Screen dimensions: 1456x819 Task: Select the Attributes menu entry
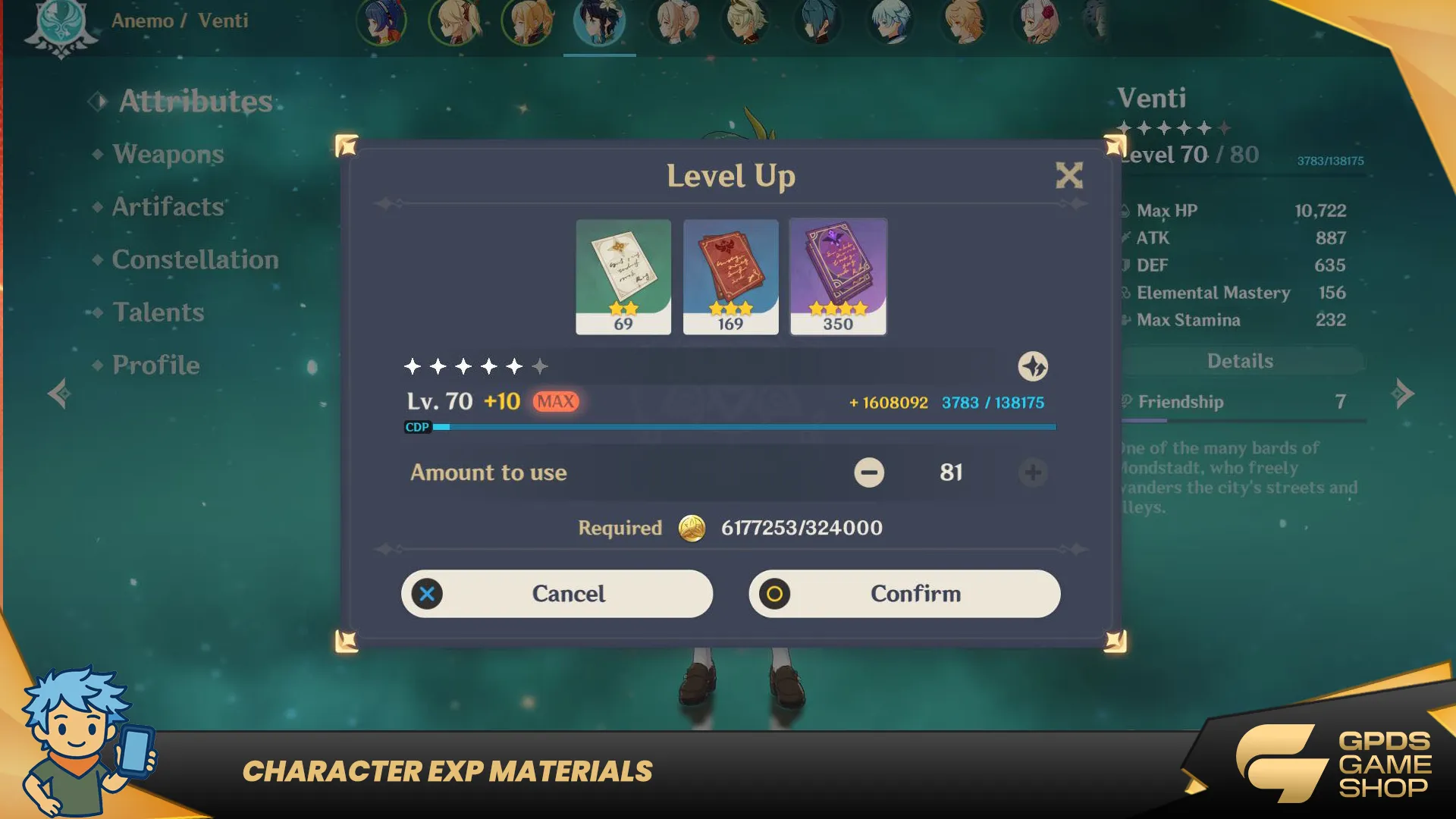pos(195,102)
